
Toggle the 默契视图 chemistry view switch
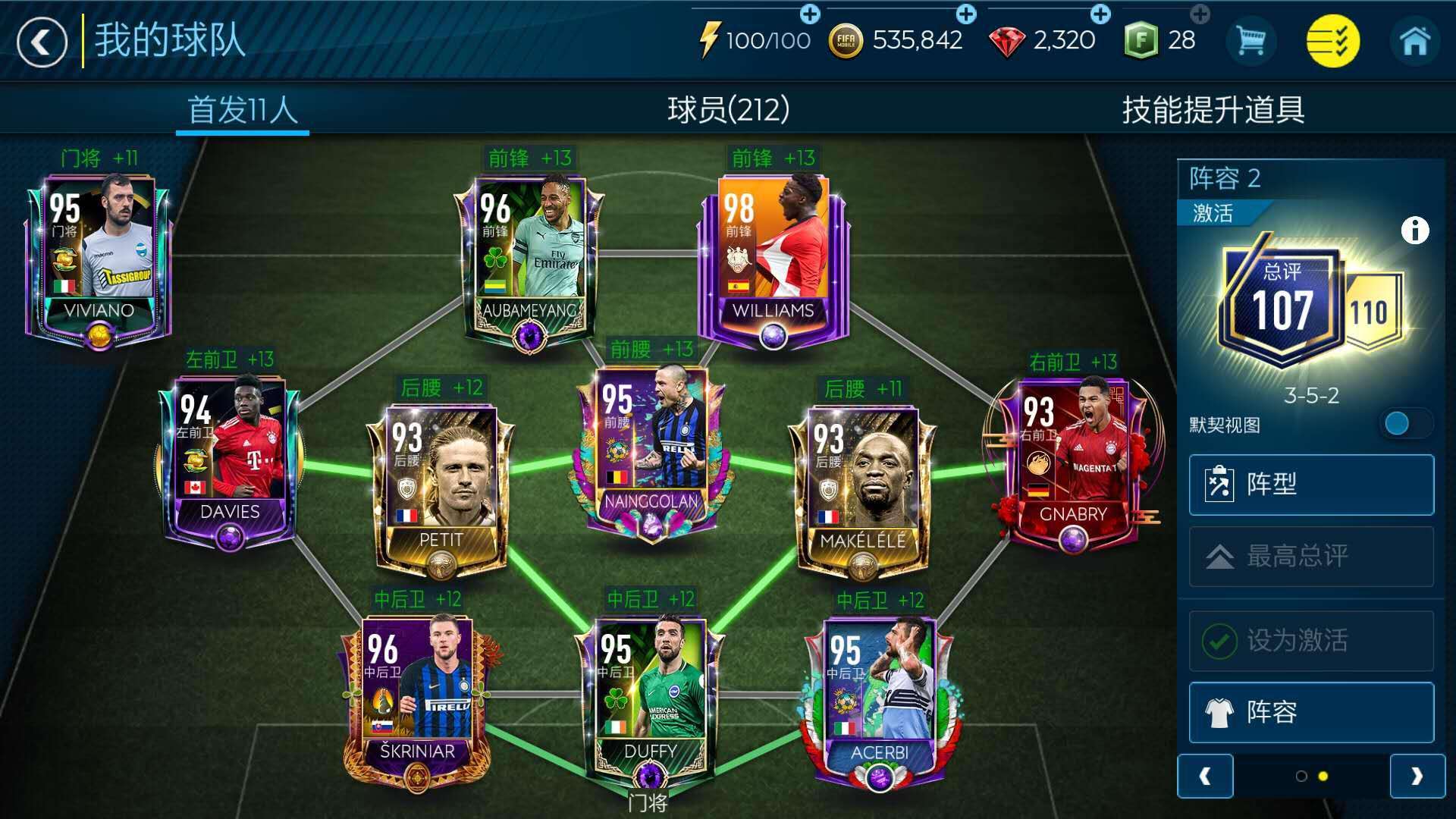[1407, 424]
